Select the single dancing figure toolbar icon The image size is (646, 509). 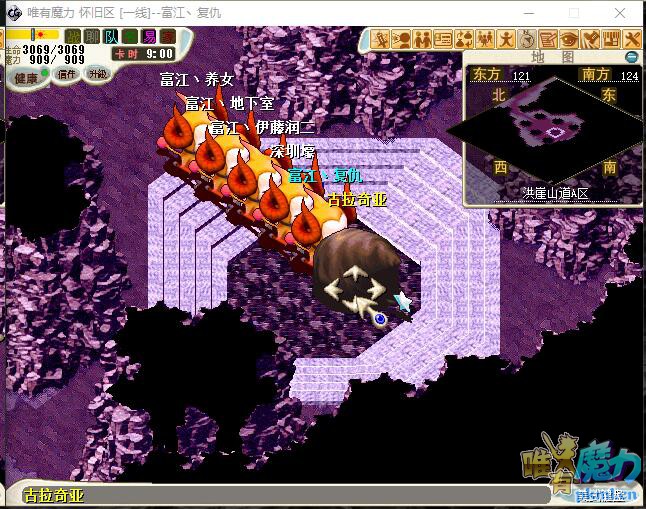click(506, 40)
